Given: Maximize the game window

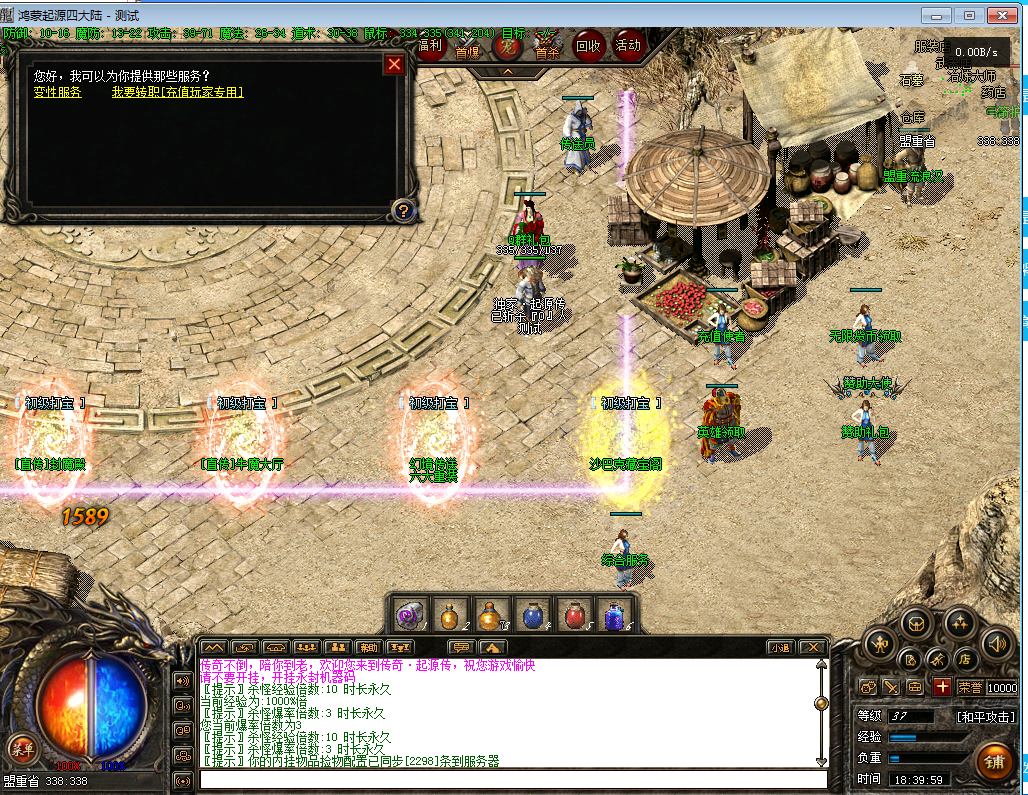Looking at the screenshot, I should pyautogui.click(x=969, y=15).
